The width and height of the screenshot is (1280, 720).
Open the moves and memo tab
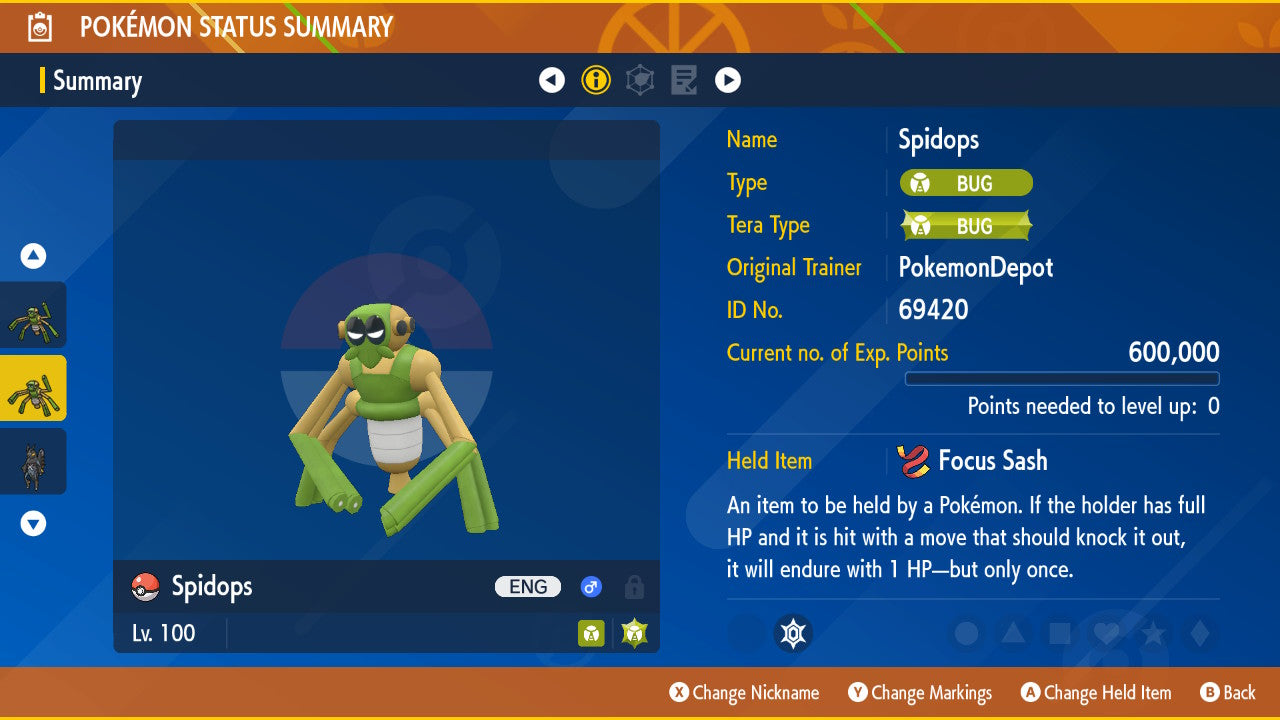(x=684, y=80)
